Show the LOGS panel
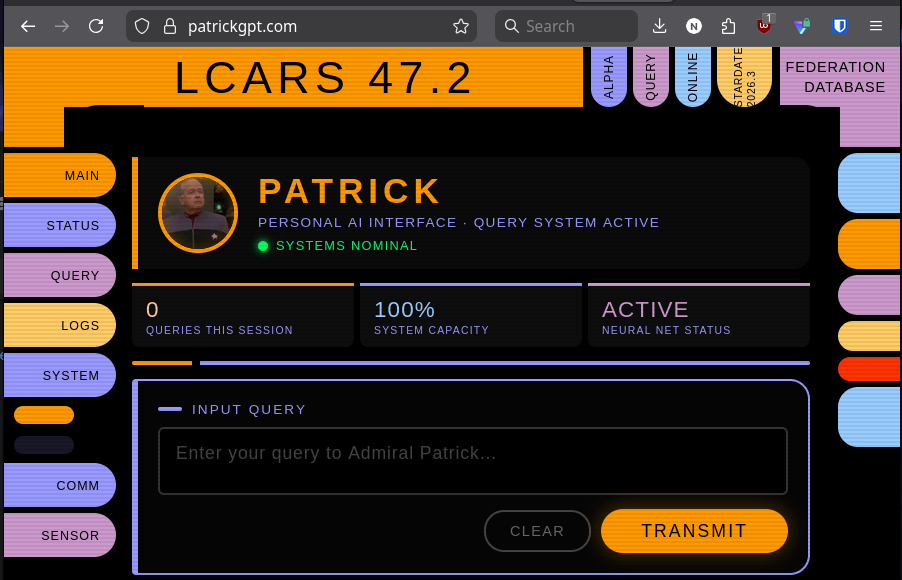The width and height of the screenshot is (902, 580). 60,325
